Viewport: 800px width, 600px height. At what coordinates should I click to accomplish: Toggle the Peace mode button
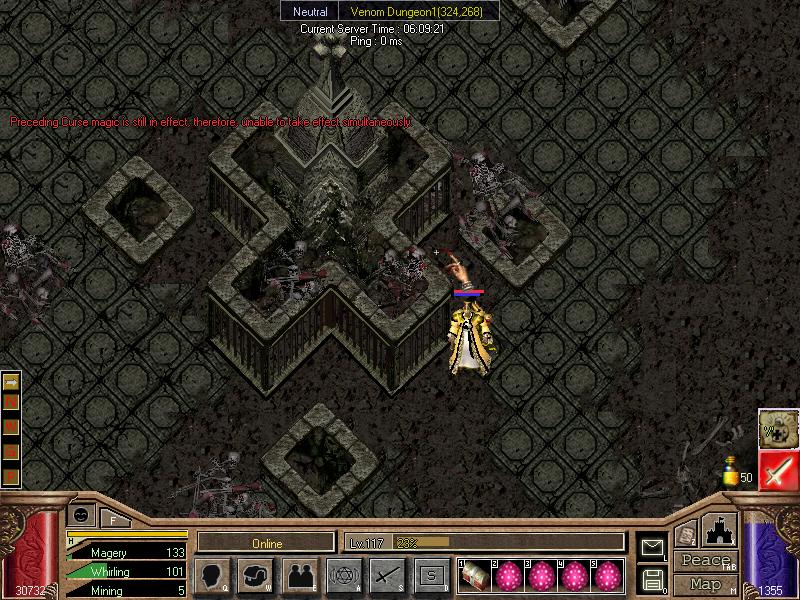pyautogui.click(x=705, y=561)
